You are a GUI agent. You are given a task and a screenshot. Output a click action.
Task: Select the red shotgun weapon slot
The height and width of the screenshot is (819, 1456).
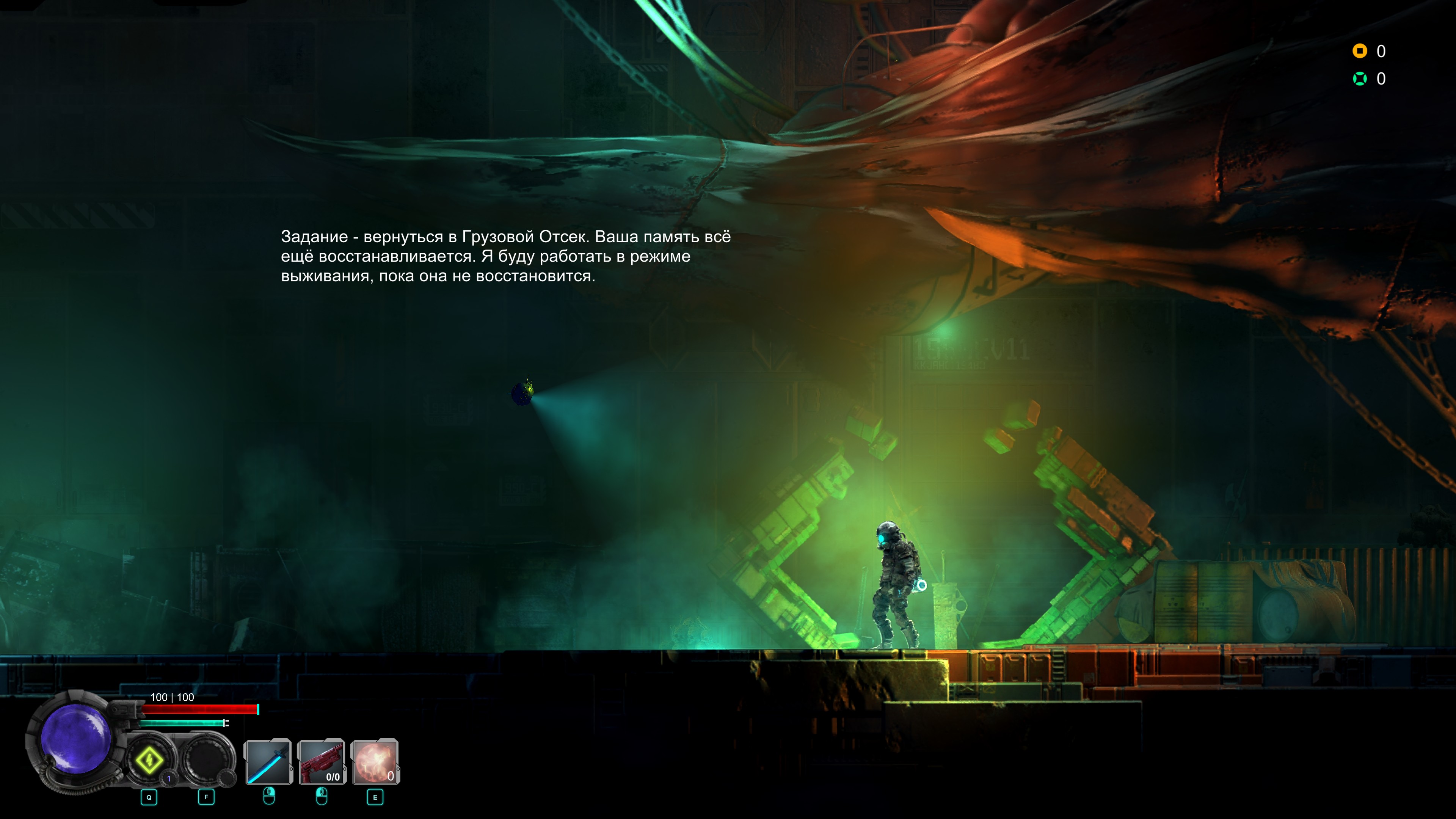(322, 762)
